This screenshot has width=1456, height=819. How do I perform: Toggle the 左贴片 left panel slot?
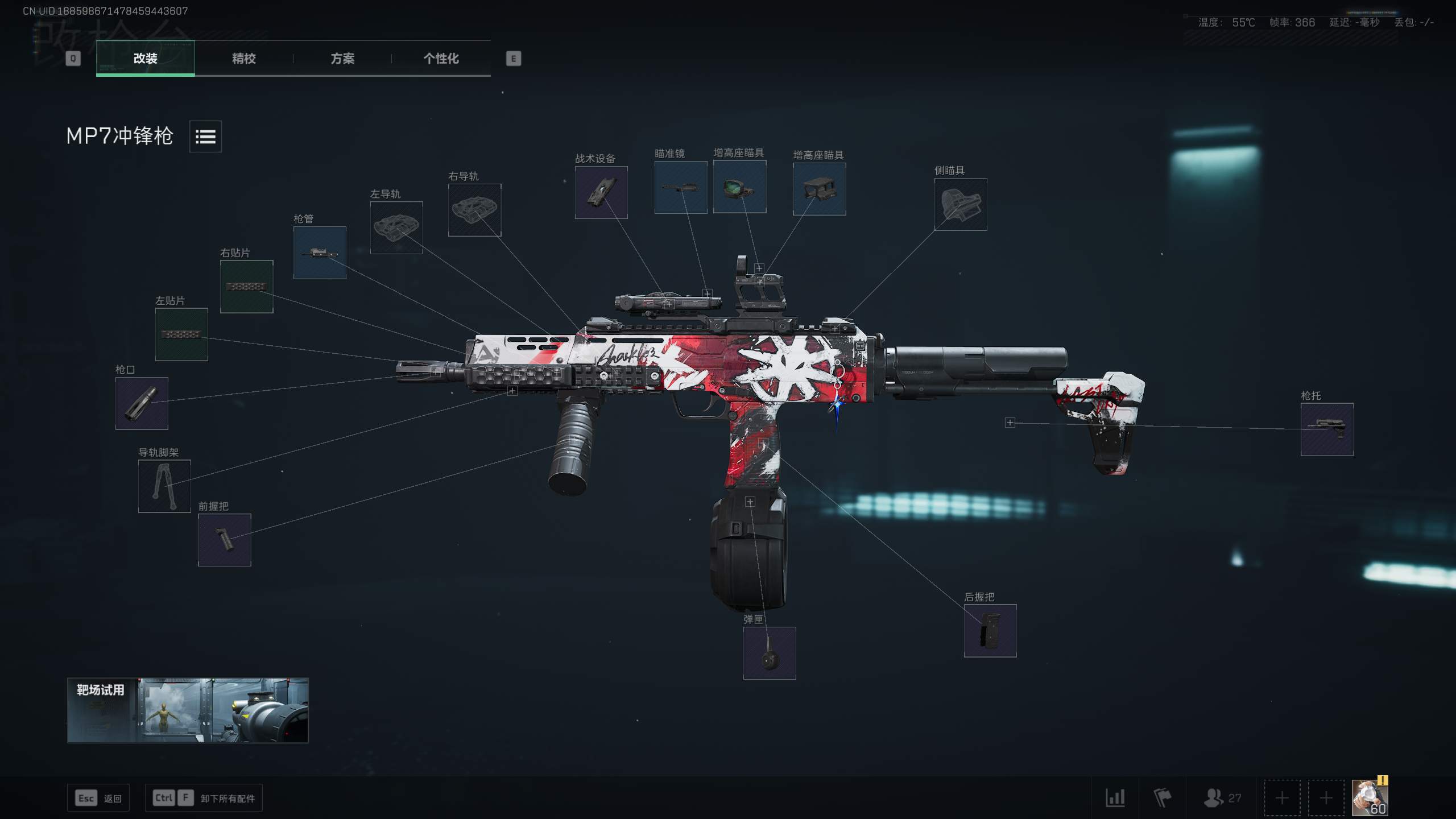182,334
